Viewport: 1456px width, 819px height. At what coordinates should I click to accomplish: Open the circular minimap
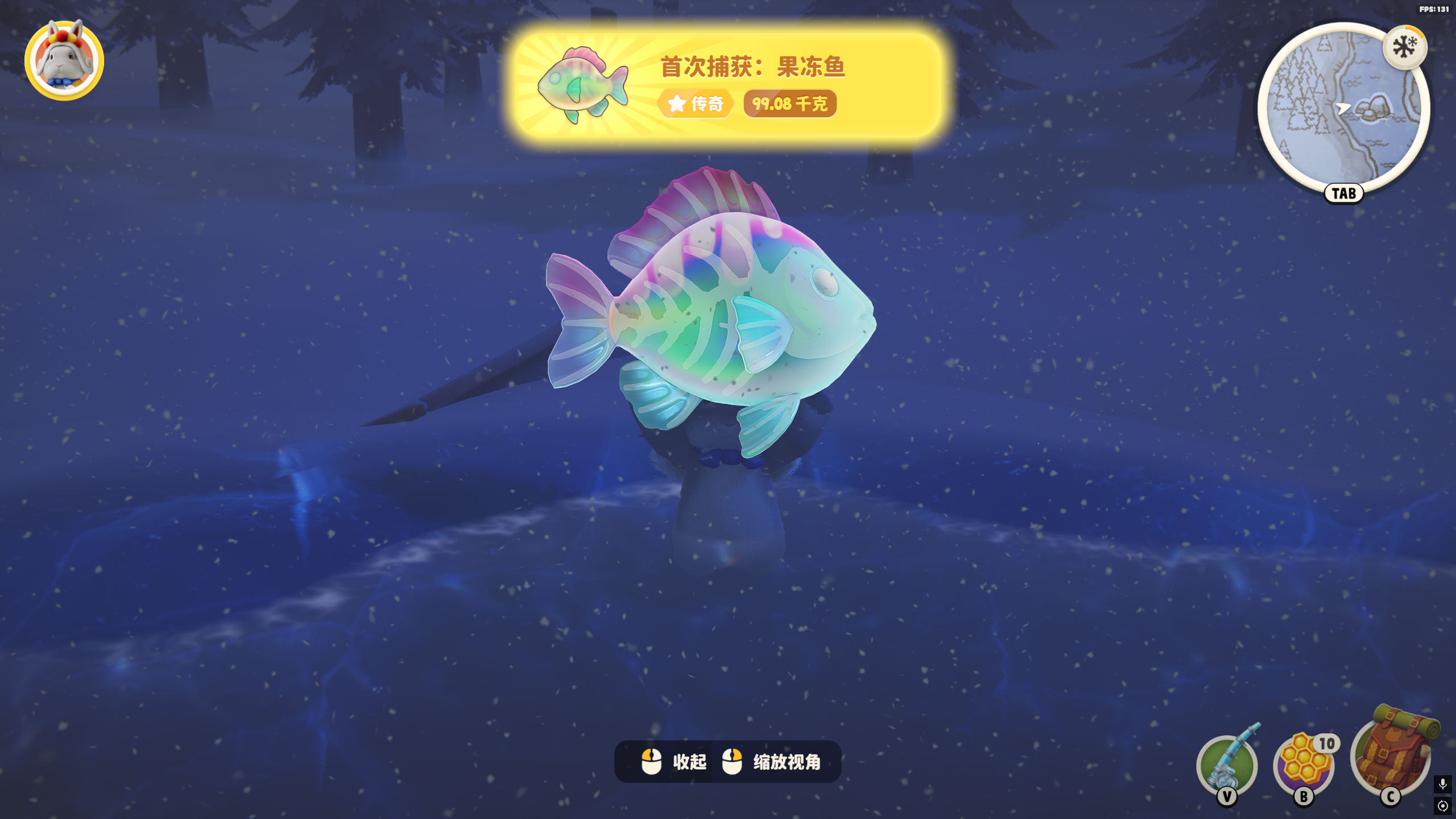point(1343,108)
